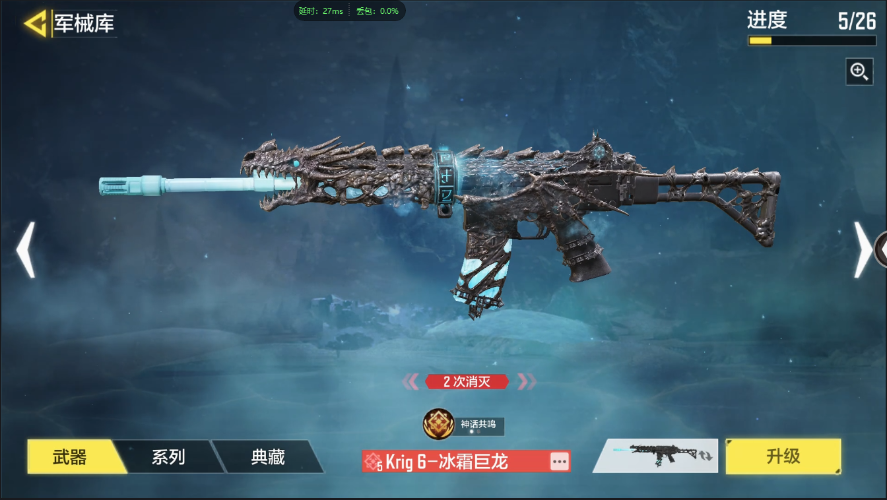887x500 pixels.
Task: Open the 典藏 tab
Action: 267,457
